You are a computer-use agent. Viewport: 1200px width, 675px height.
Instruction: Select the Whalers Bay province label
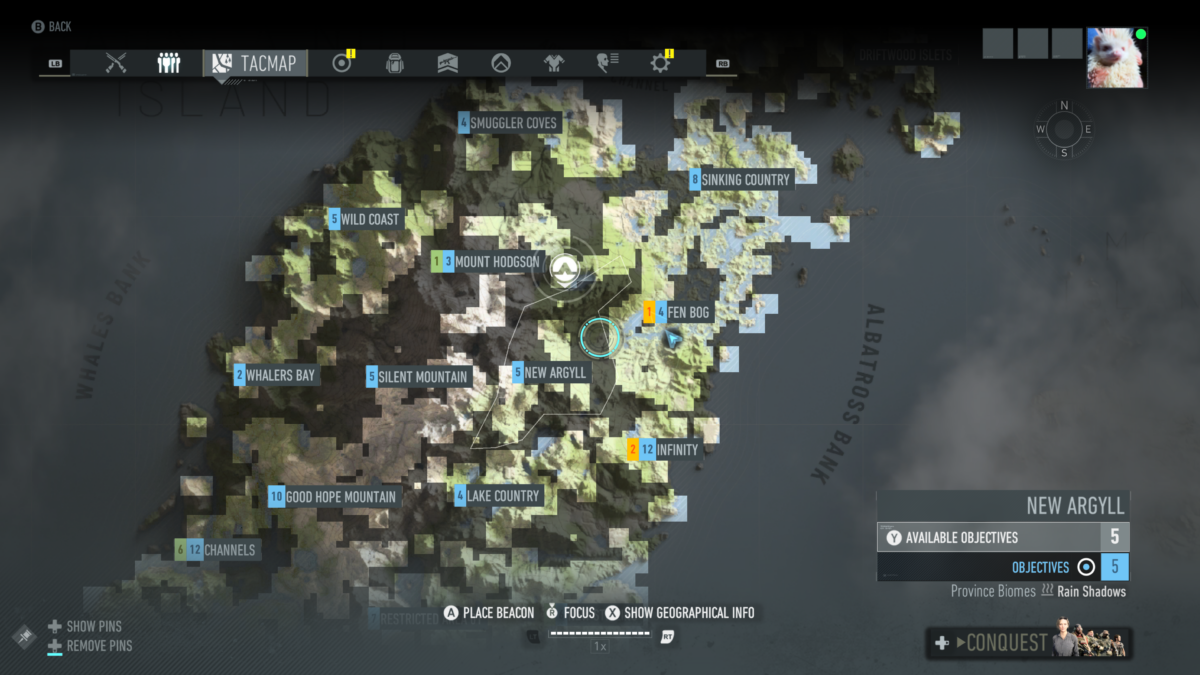click(x=280, y=376)
